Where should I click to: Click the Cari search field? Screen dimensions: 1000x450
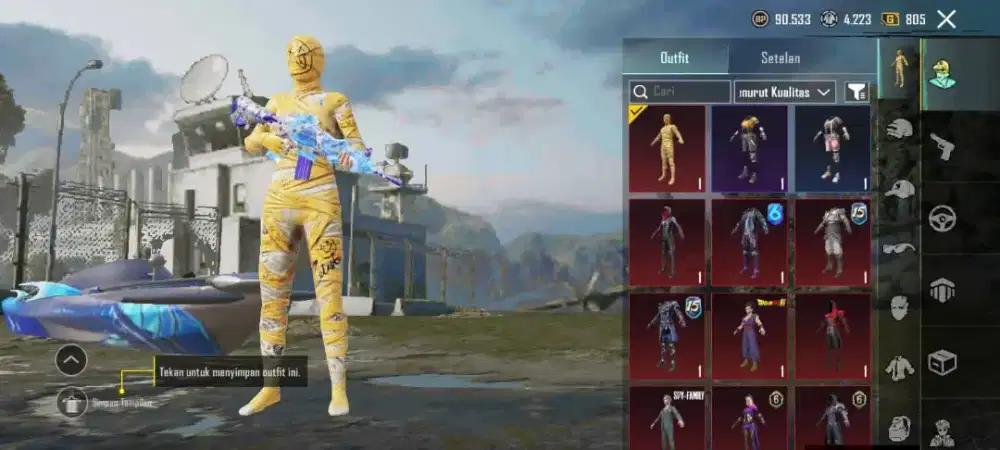point(680,92)
